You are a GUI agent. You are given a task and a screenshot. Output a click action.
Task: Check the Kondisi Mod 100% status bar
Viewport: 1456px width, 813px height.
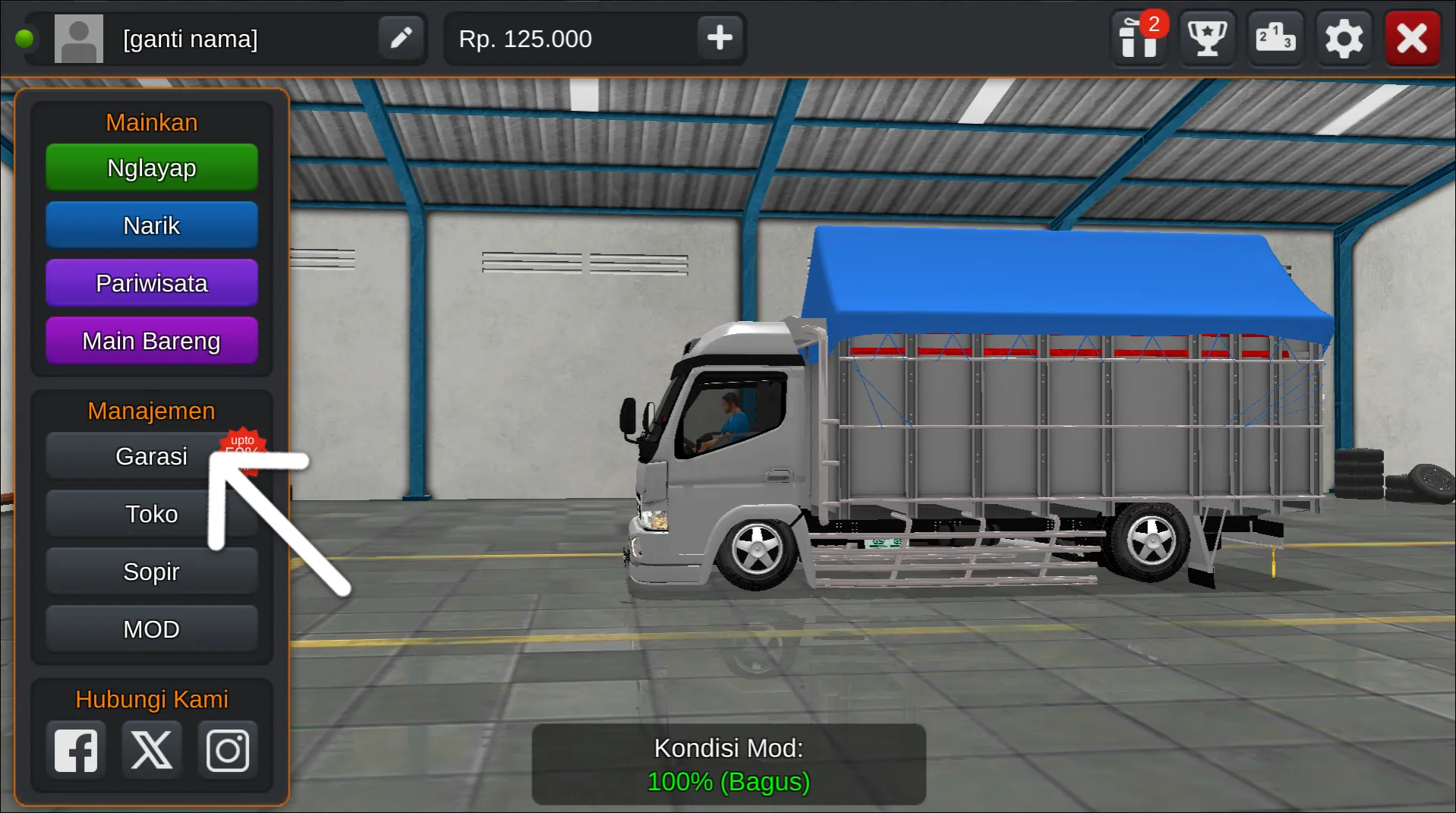(728, 764)
